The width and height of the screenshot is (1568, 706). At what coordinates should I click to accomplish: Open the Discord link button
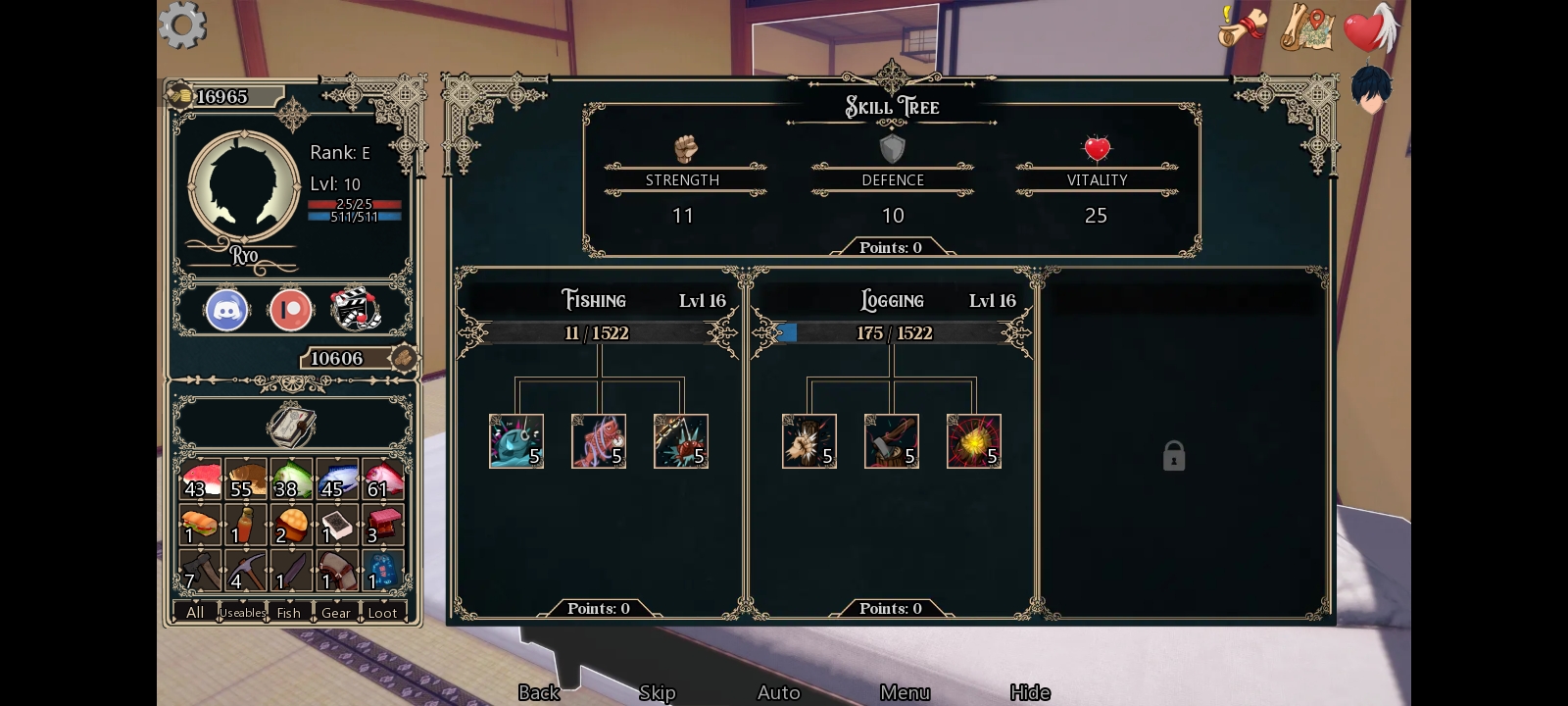click(x=226, y=310)
